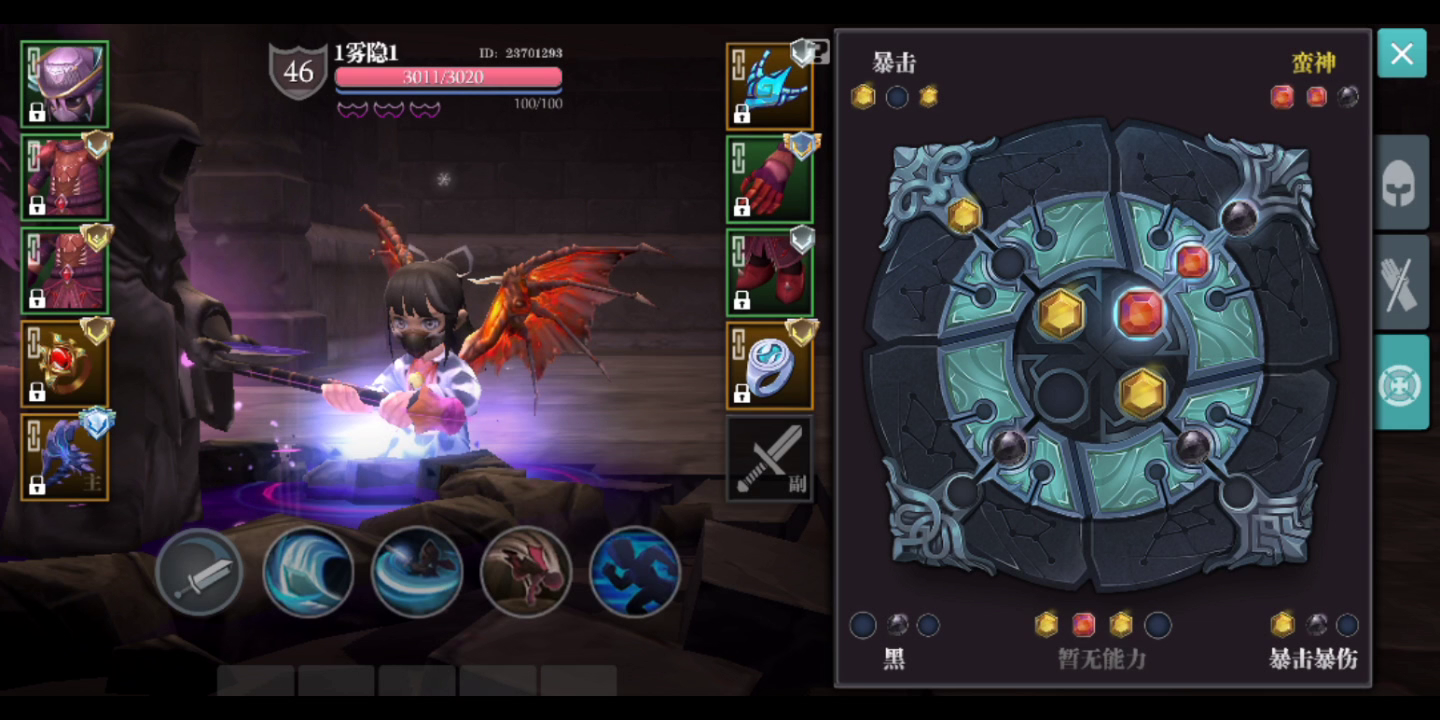
Task: Select the rune board circular tab
Action: 1401,383
